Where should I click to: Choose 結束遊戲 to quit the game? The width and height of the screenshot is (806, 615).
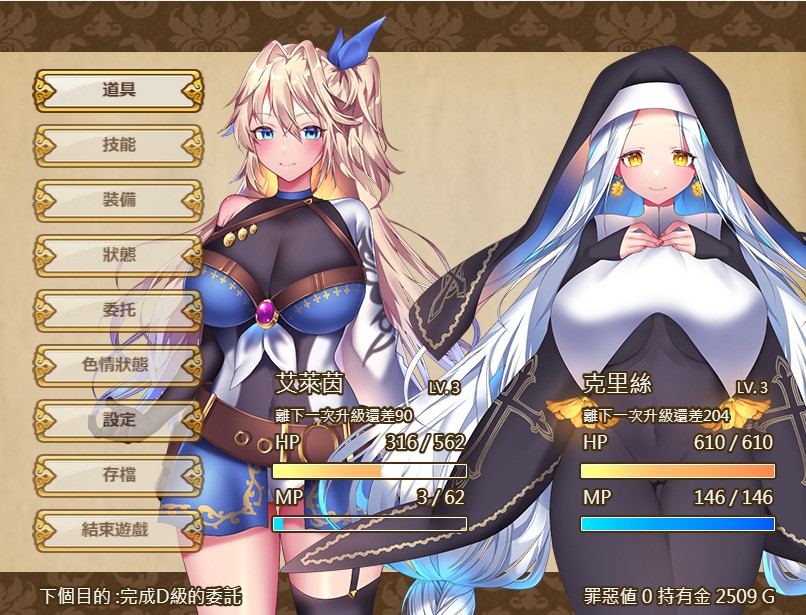(x=118, y=530)
